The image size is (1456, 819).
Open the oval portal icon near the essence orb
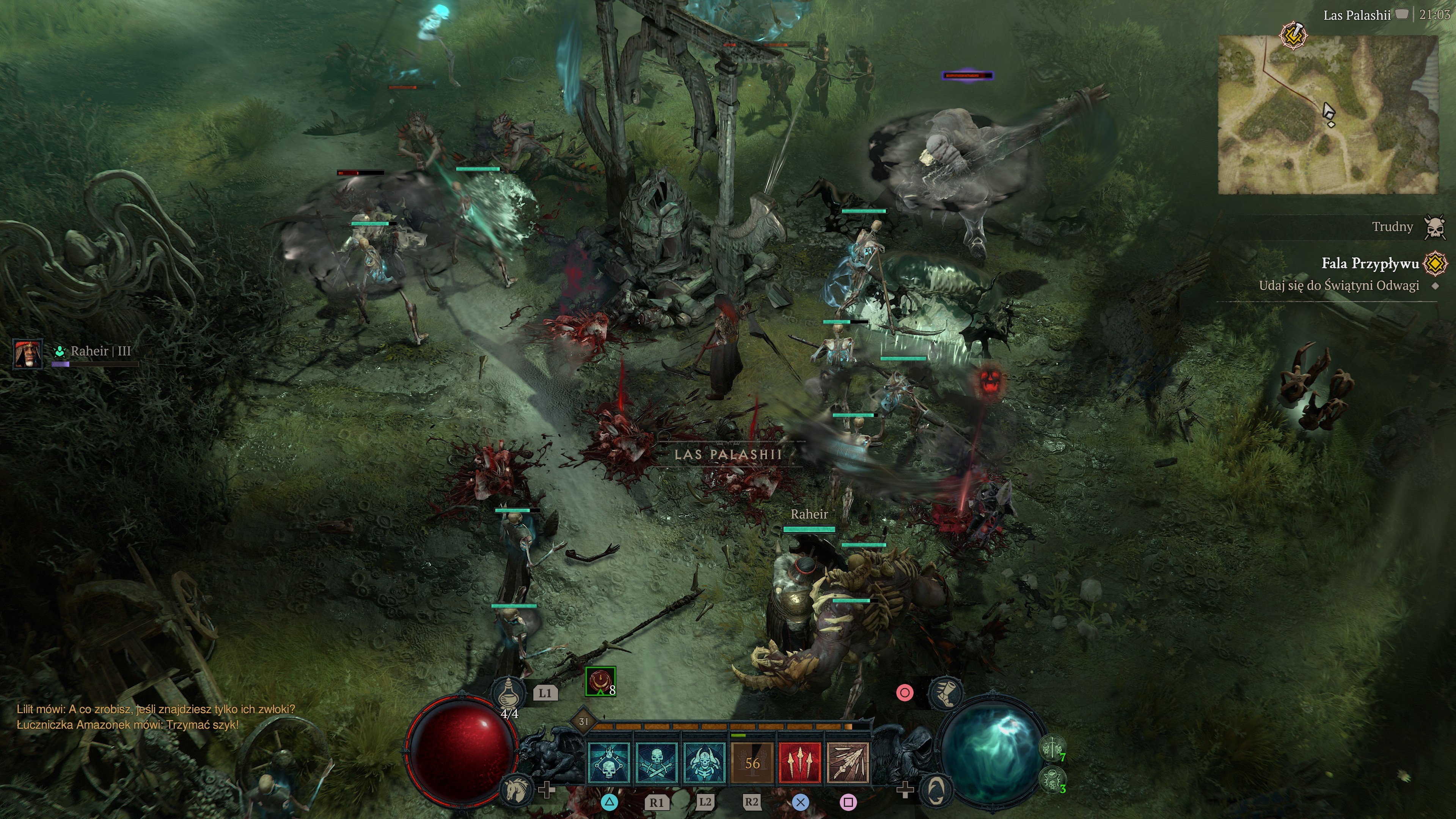tap(936, 790)
